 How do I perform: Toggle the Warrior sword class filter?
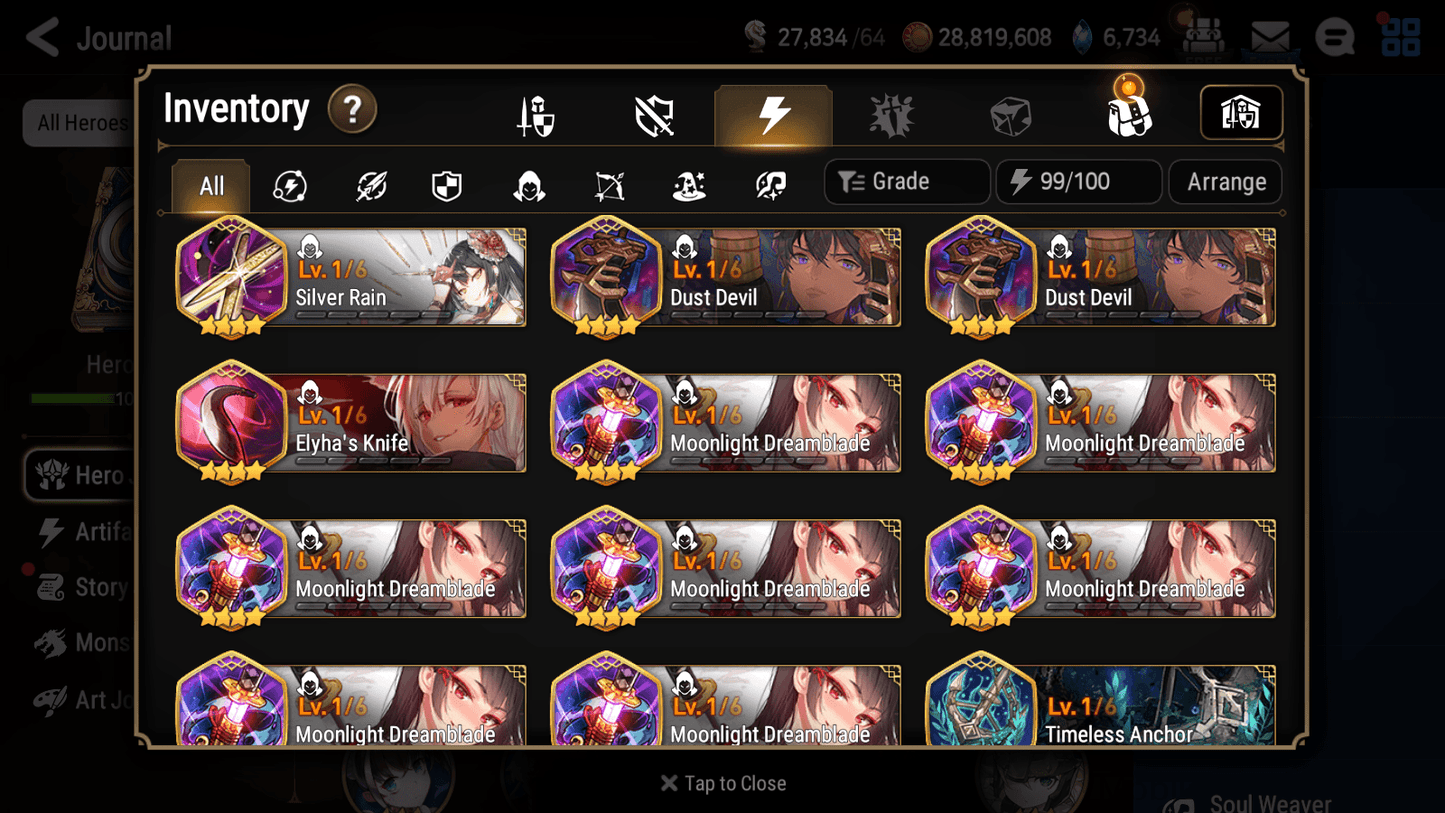click(369, 184)
